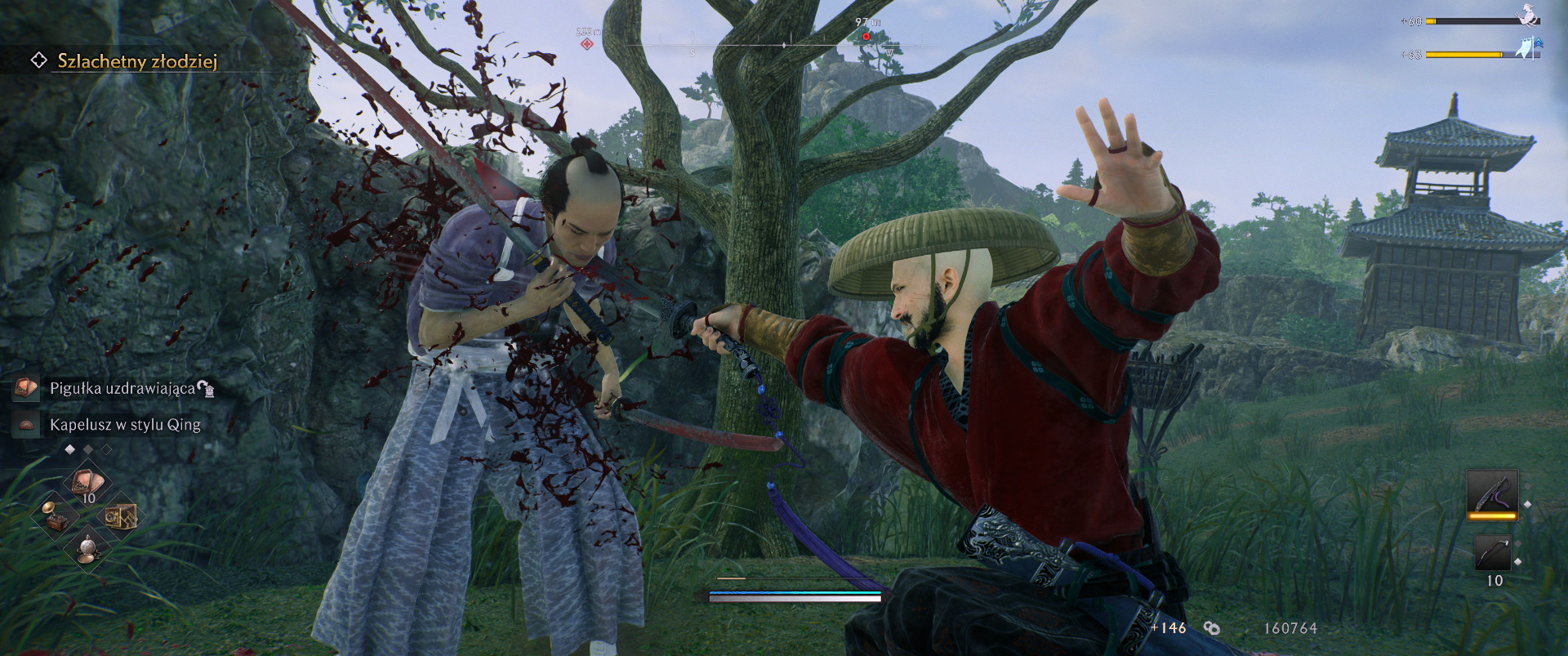Click the horse rider icon
The width and height of the screenshot is (1568, 656).
pyautogui.click(x=1526, y=16)
